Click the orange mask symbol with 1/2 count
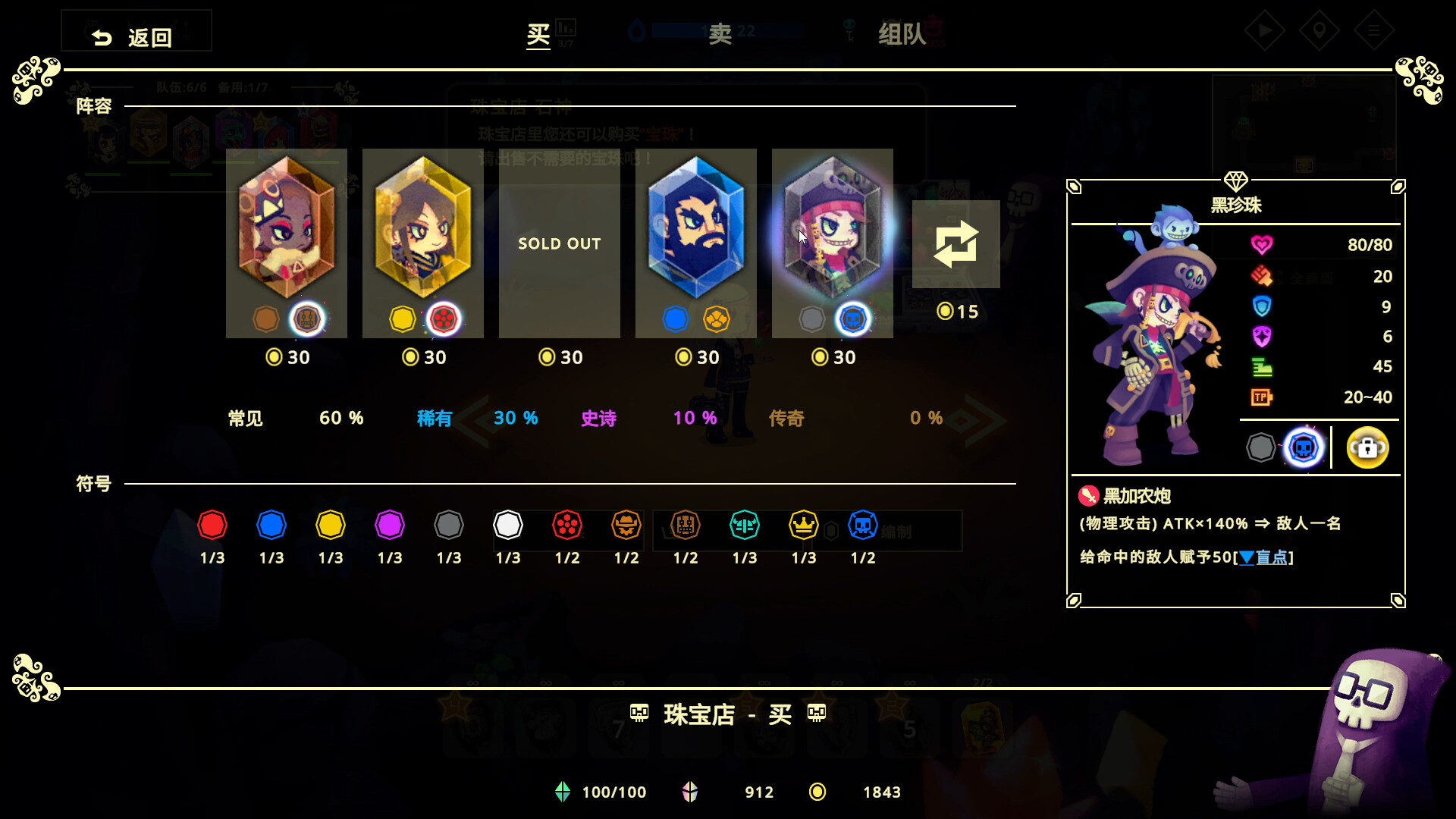Viewport: 1456px width, 819px height. [x=626, y=524]
